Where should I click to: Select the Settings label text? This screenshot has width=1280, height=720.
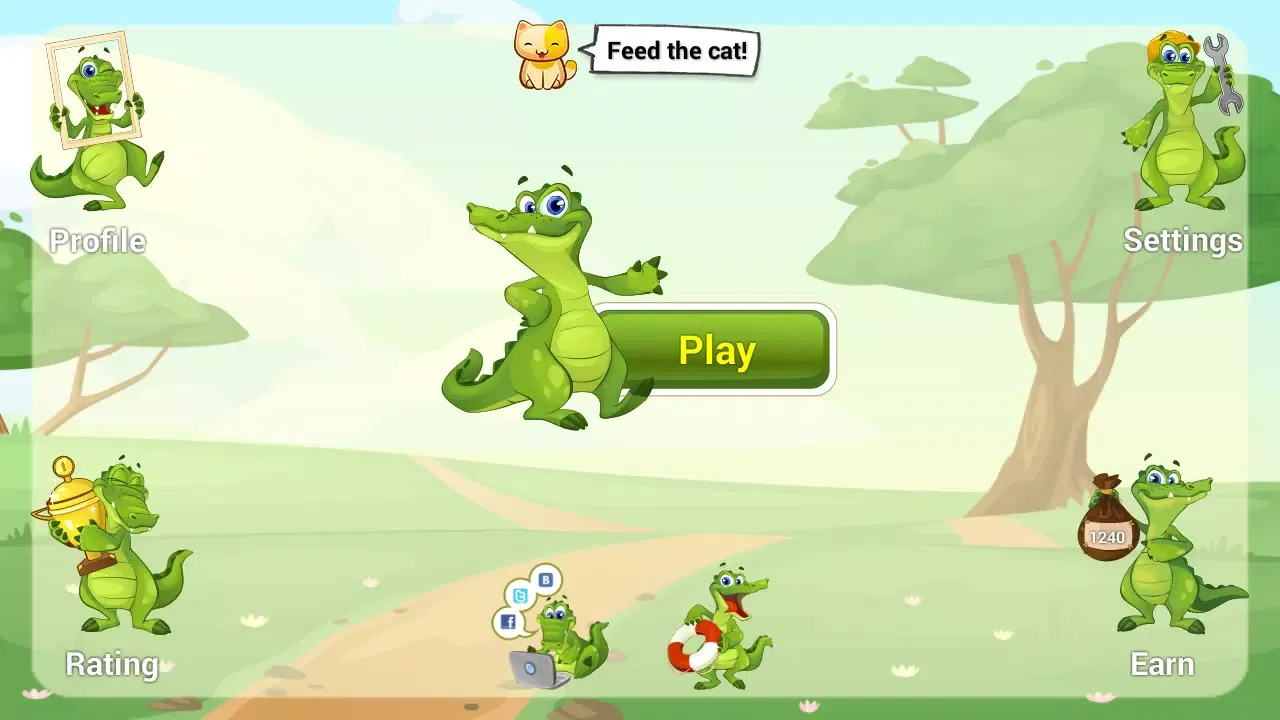tap(1184, 241)
